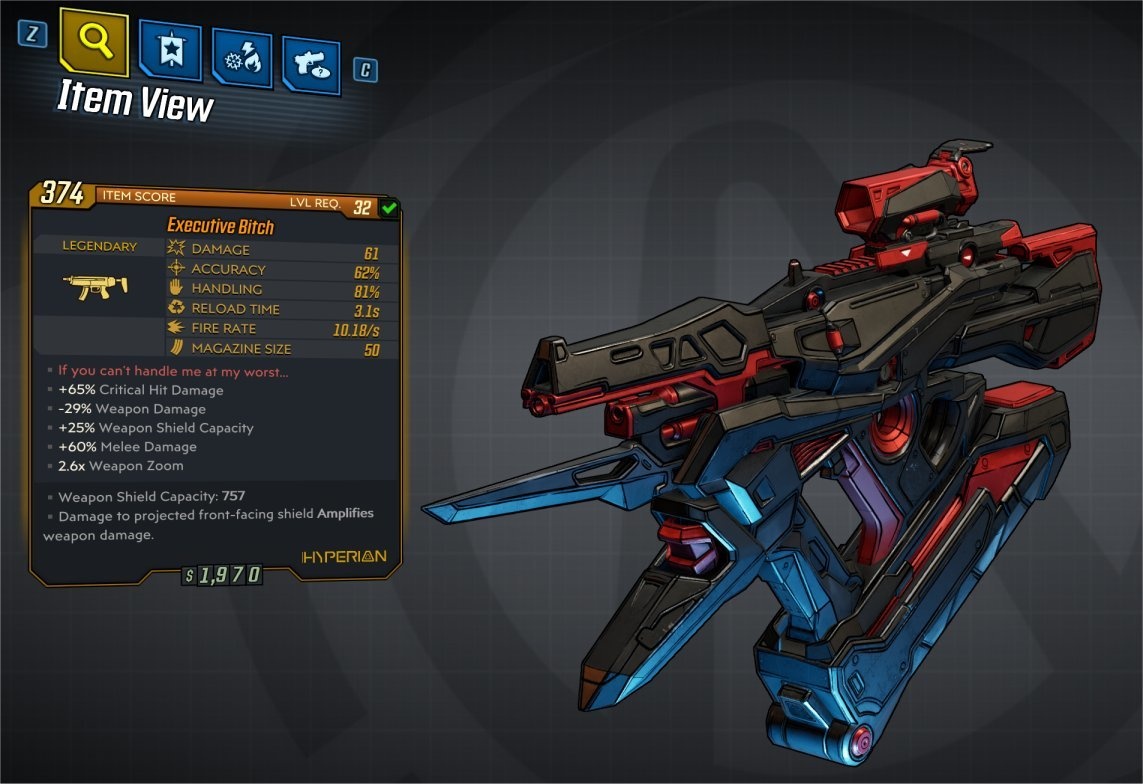The image size is (1143, 784).
Task: Select the magnifying glass Item View tab
Action: pos(94,42)
